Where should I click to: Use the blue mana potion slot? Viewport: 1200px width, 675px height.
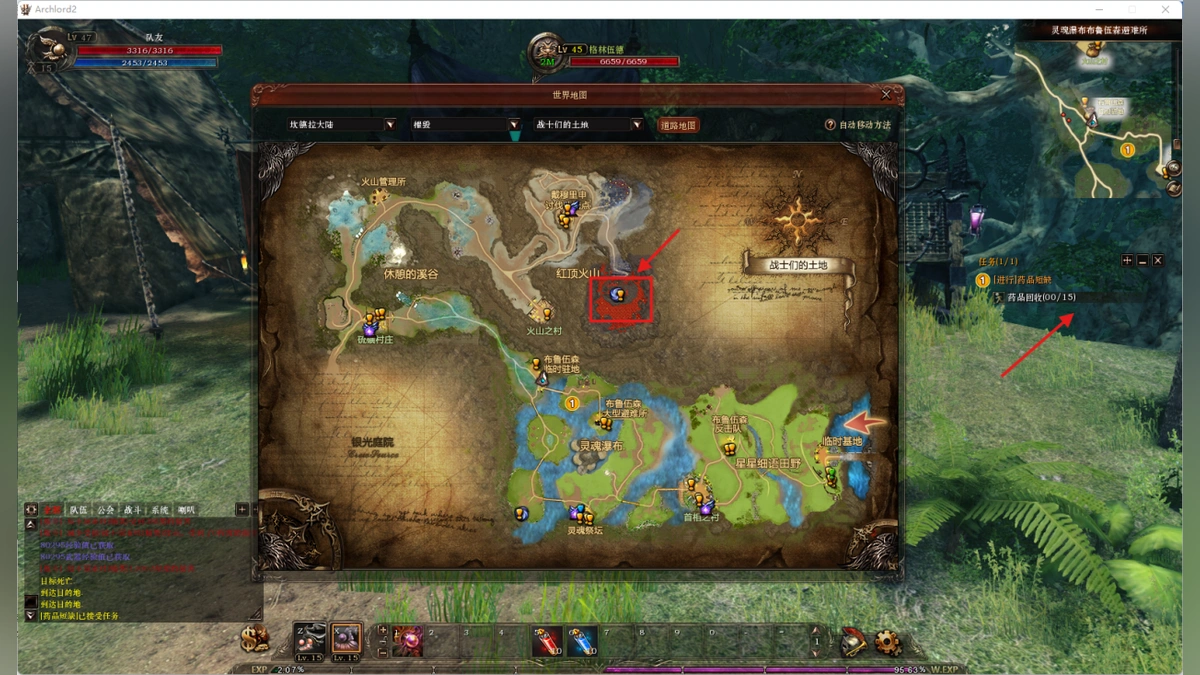[x=582, y=642]
